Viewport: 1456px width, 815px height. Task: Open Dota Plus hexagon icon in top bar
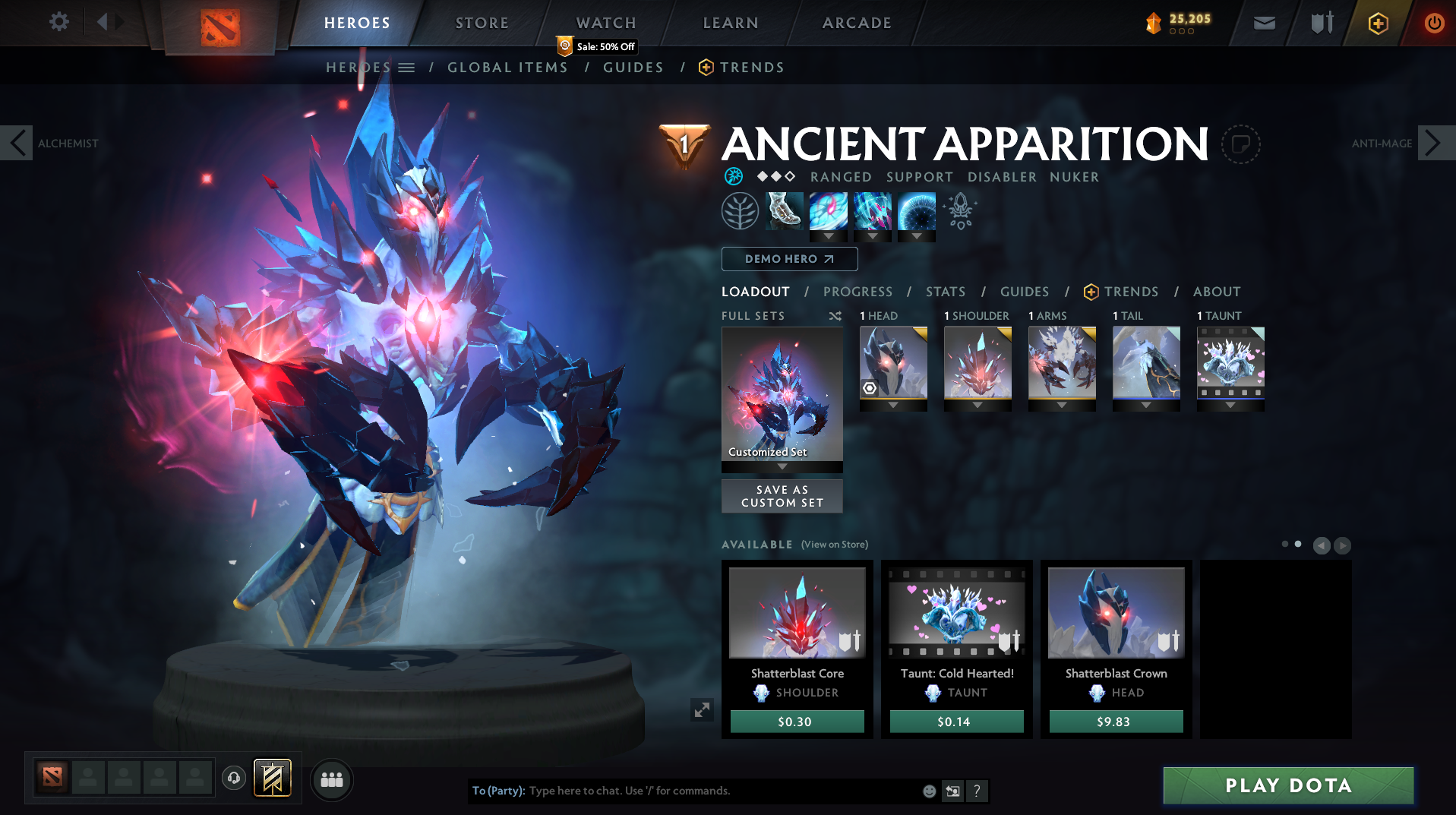click(1377, 23)
